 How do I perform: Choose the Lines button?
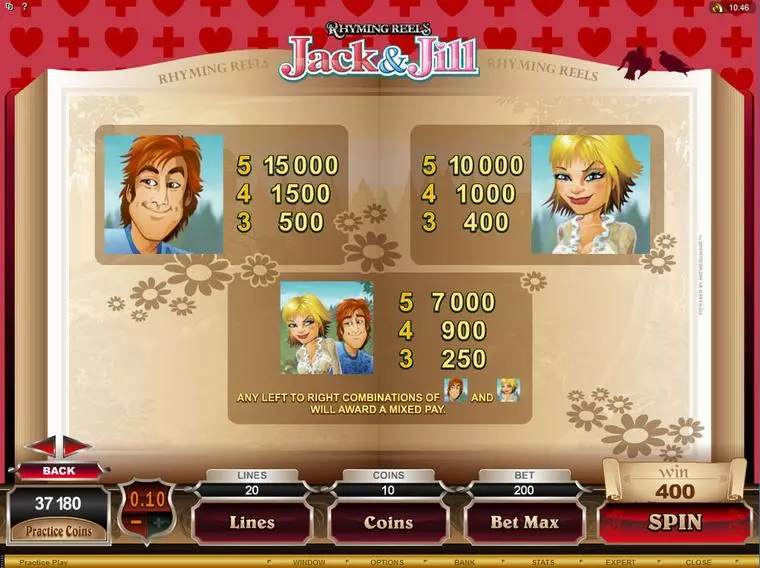(x=252, y=522)
